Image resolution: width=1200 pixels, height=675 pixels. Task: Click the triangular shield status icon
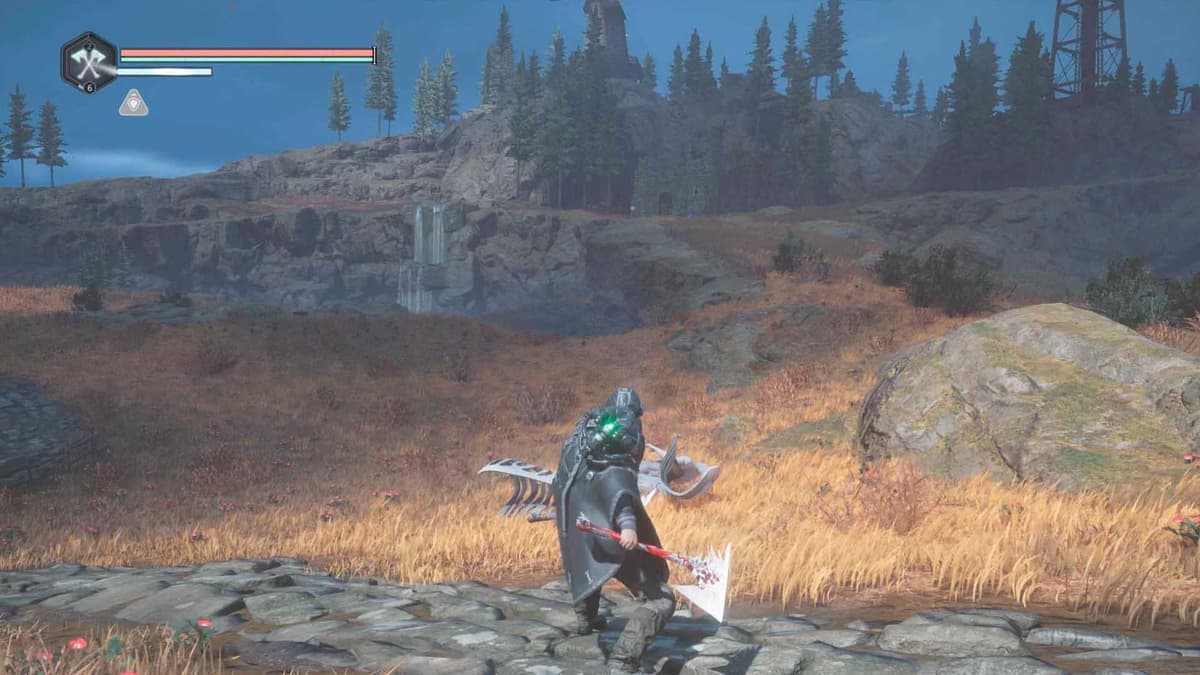tap(133, 102)
